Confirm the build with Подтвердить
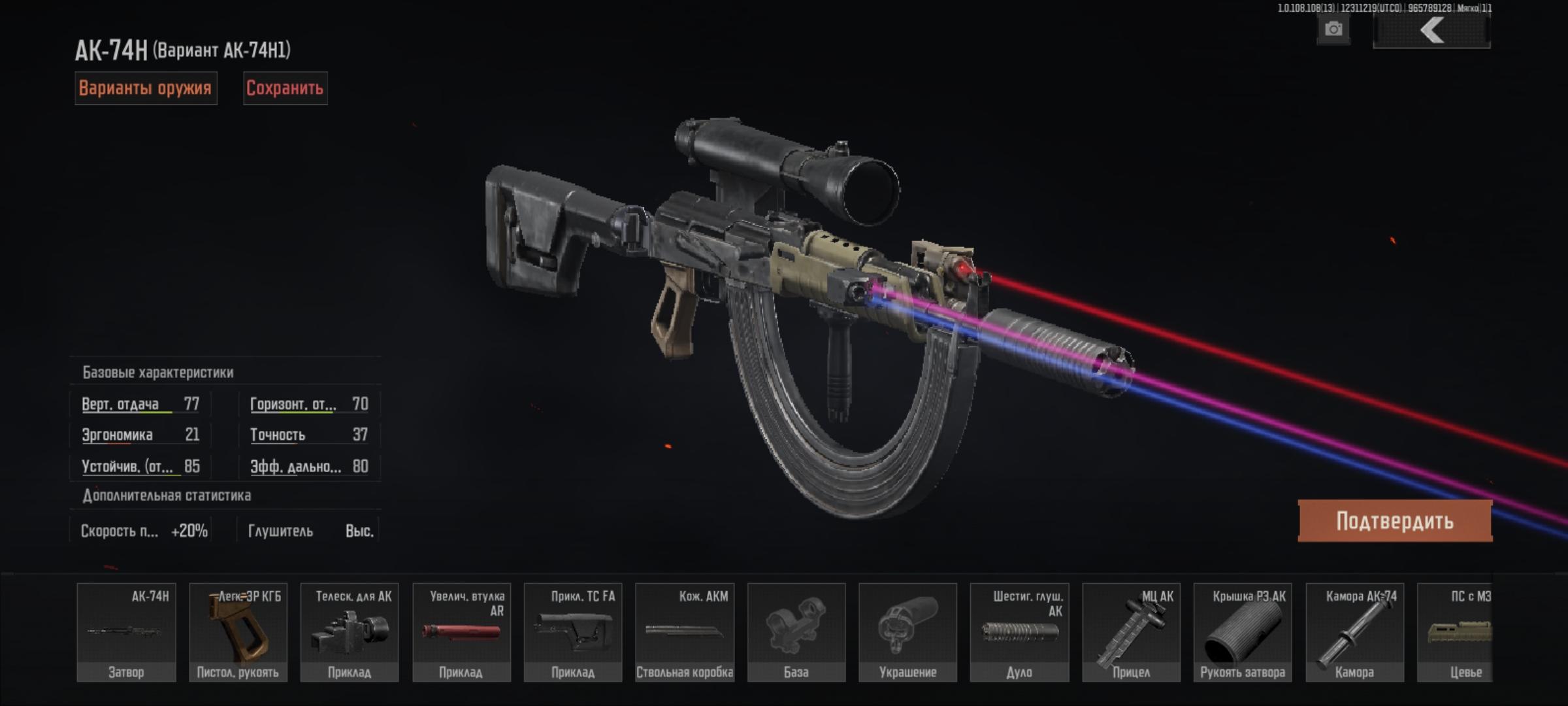Viewport: 1568px width, 706px height. [x=1395, y=521]
